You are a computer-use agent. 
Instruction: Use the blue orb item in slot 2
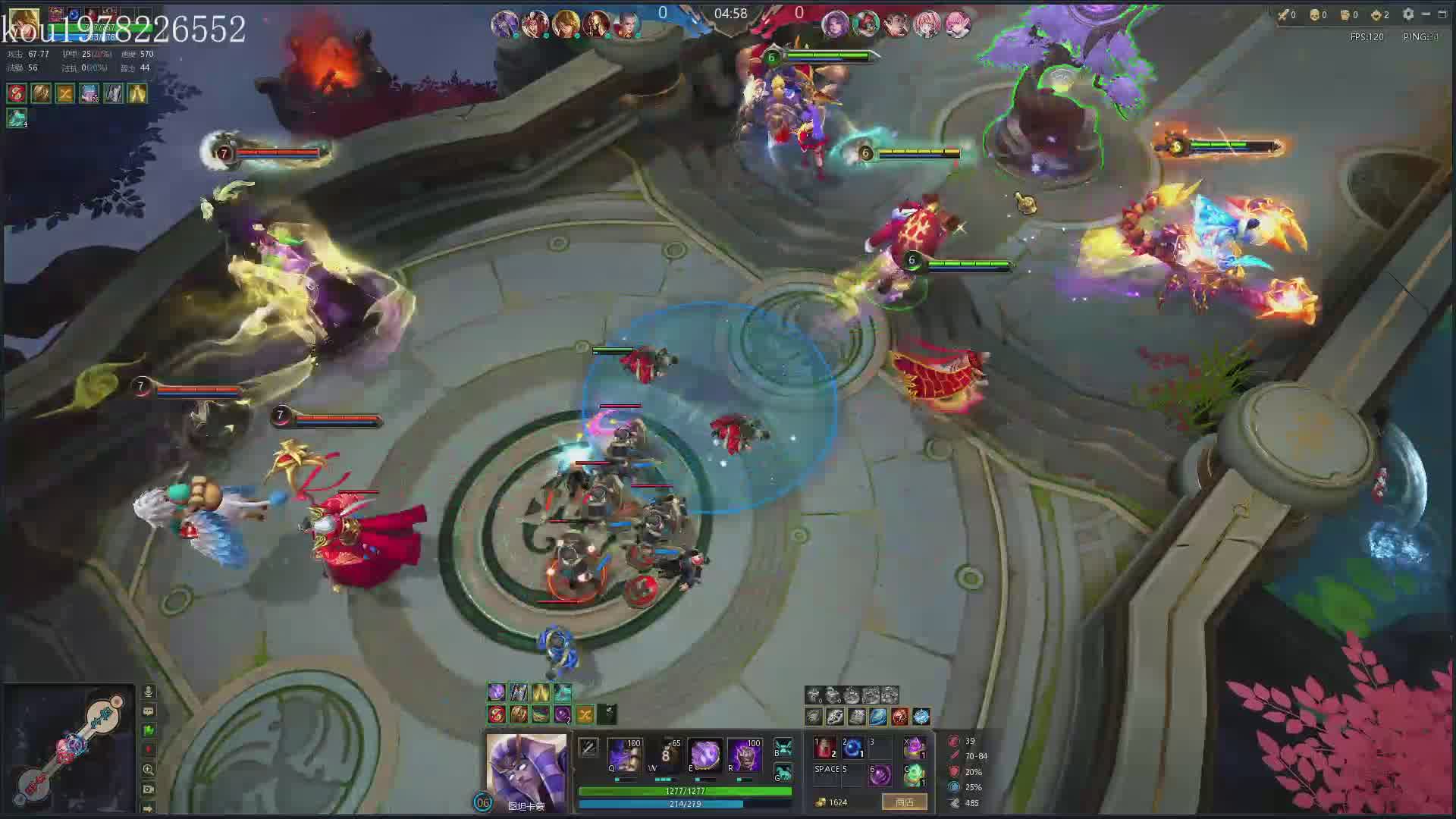coord(852,748)
